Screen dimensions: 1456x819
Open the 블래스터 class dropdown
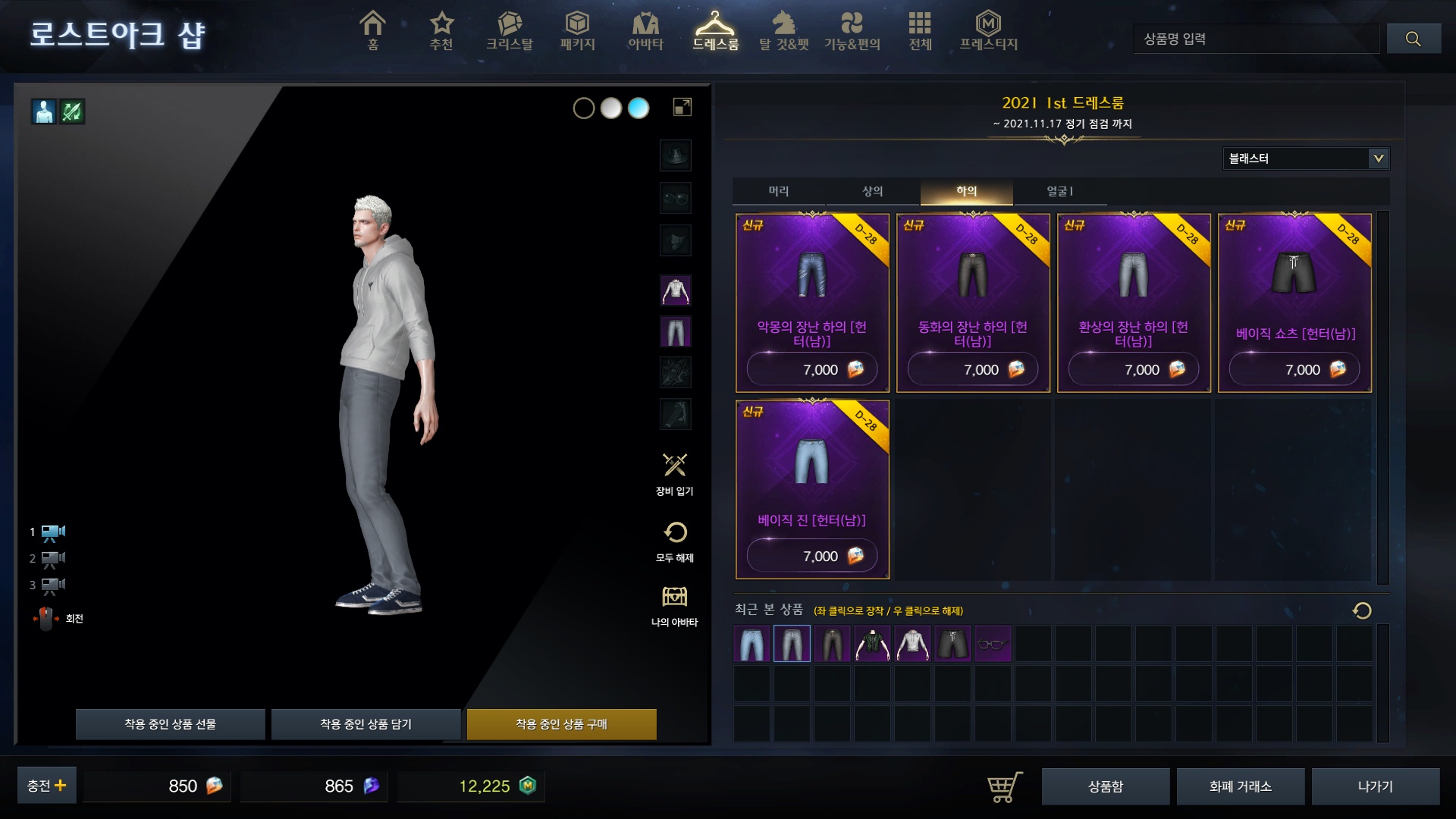click(1305, 158)
